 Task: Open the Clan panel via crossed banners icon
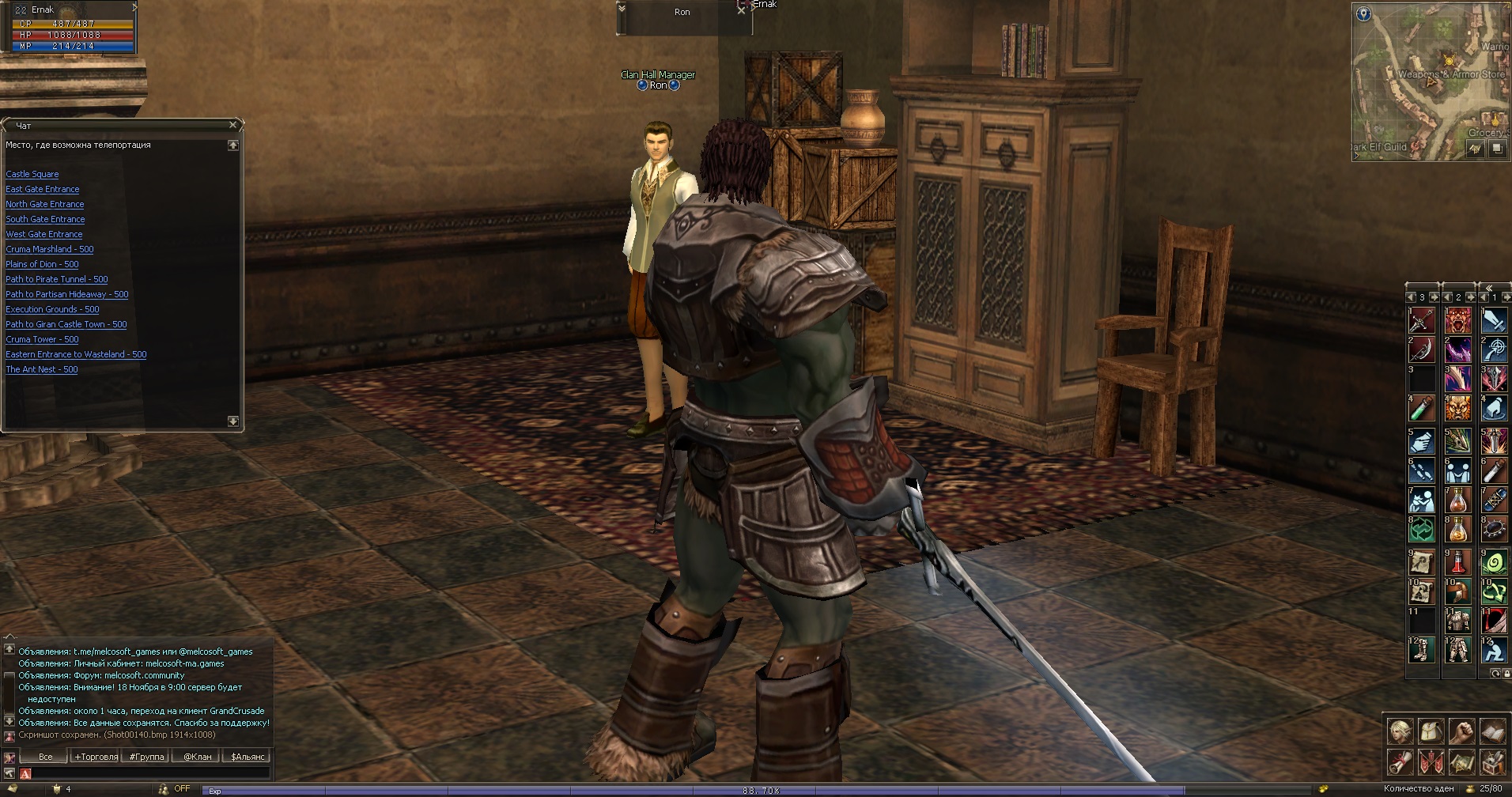pos(1431,762)
